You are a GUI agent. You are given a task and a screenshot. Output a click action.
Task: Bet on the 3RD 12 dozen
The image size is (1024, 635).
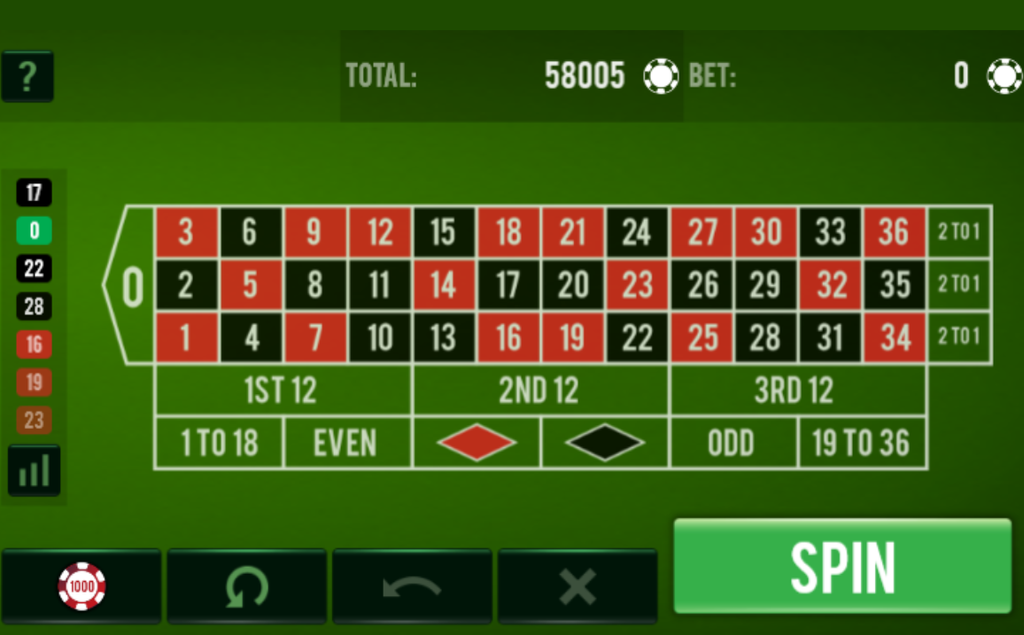[x=797, y=390]
